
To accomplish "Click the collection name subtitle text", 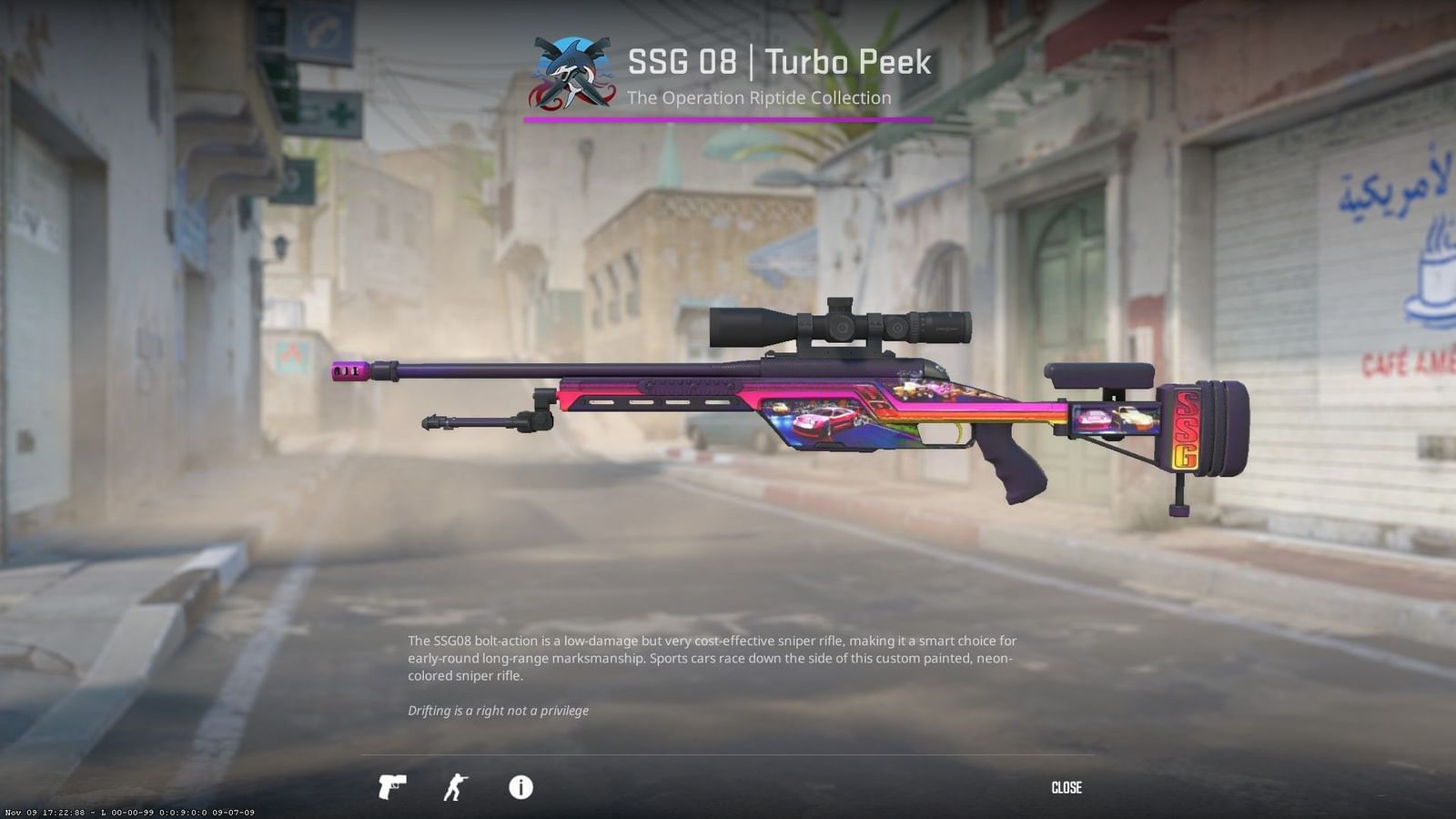I will tap(759, 98).
